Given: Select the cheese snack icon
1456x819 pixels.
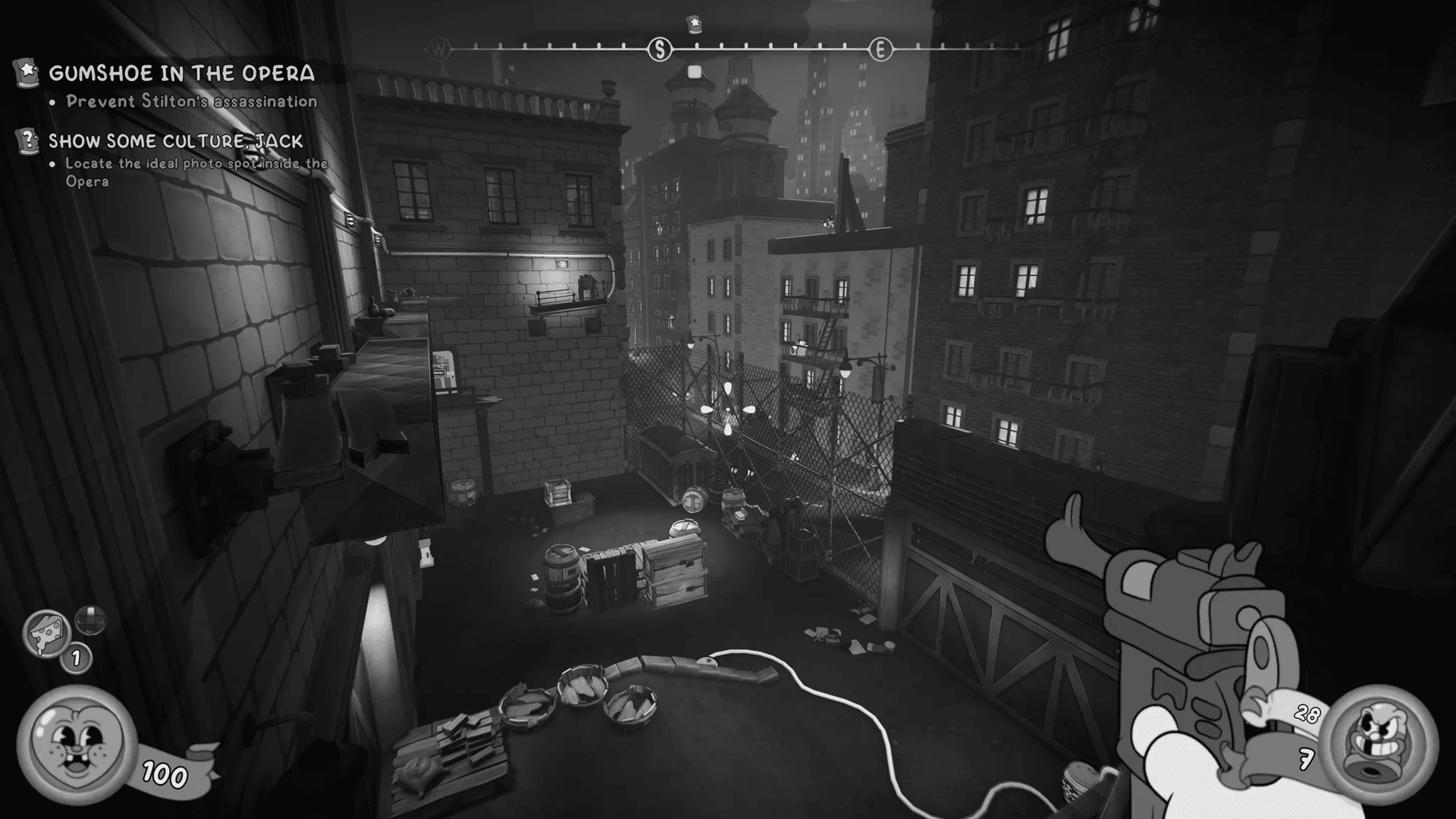Looking at the screenshot, I should [47, 632].
